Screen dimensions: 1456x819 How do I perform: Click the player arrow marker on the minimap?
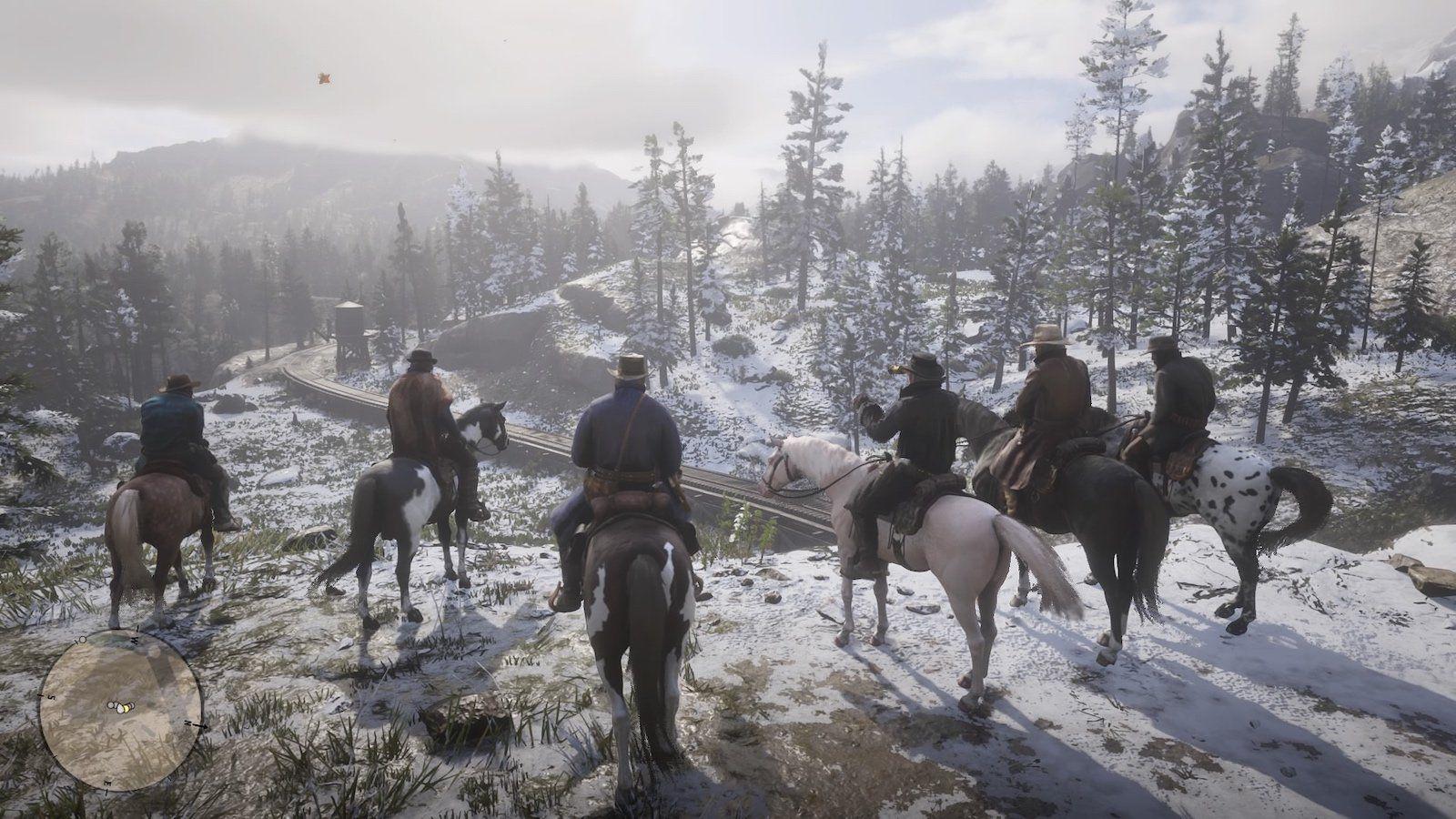[119, 710]
